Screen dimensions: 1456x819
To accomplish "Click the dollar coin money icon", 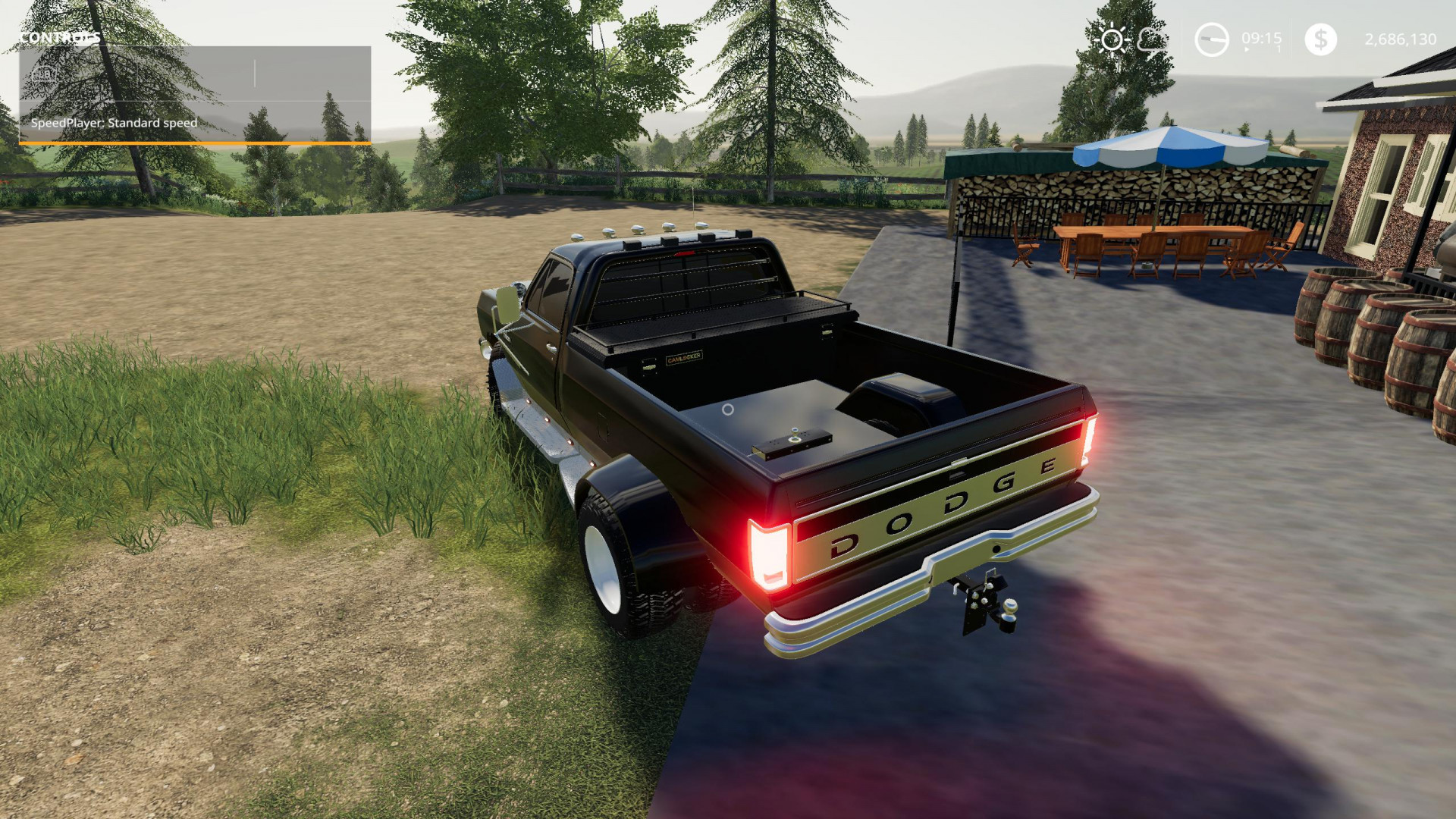I will click(1319, 38).
